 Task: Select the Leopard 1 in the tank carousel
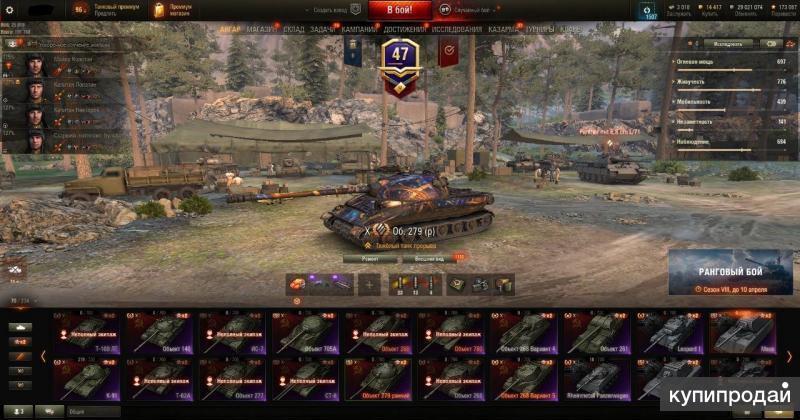(x=672, y=333)
